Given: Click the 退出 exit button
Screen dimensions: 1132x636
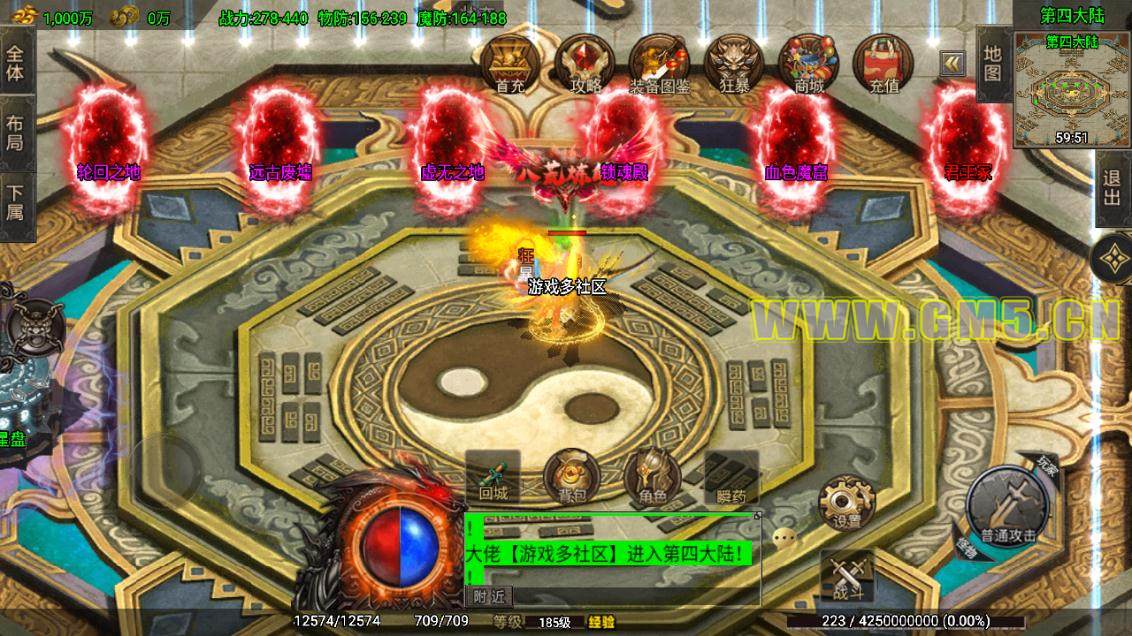Looking at the screenshot, I should [1112, 188].
